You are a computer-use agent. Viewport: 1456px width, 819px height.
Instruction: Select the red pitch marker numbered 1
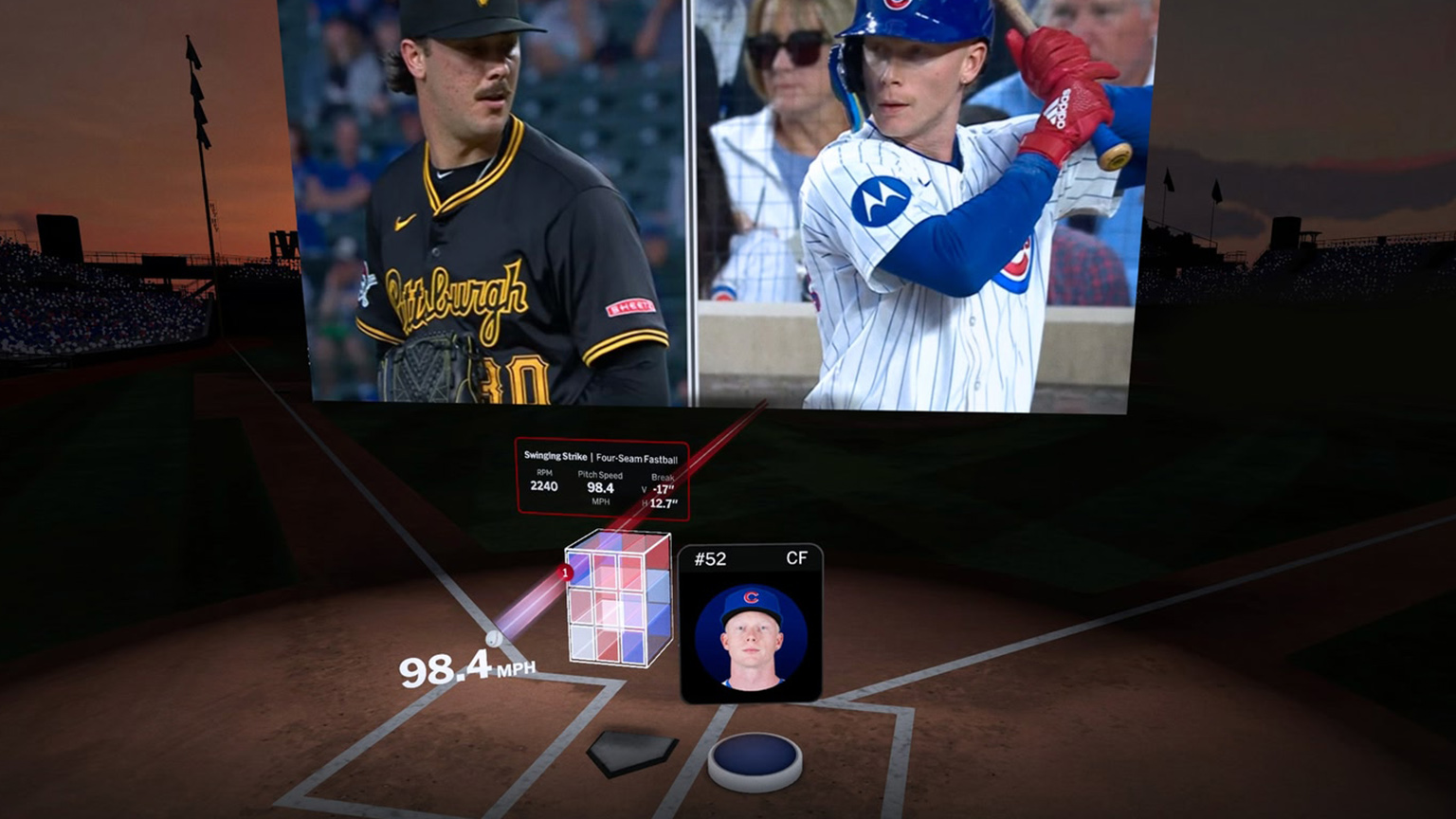coord(566,573)
